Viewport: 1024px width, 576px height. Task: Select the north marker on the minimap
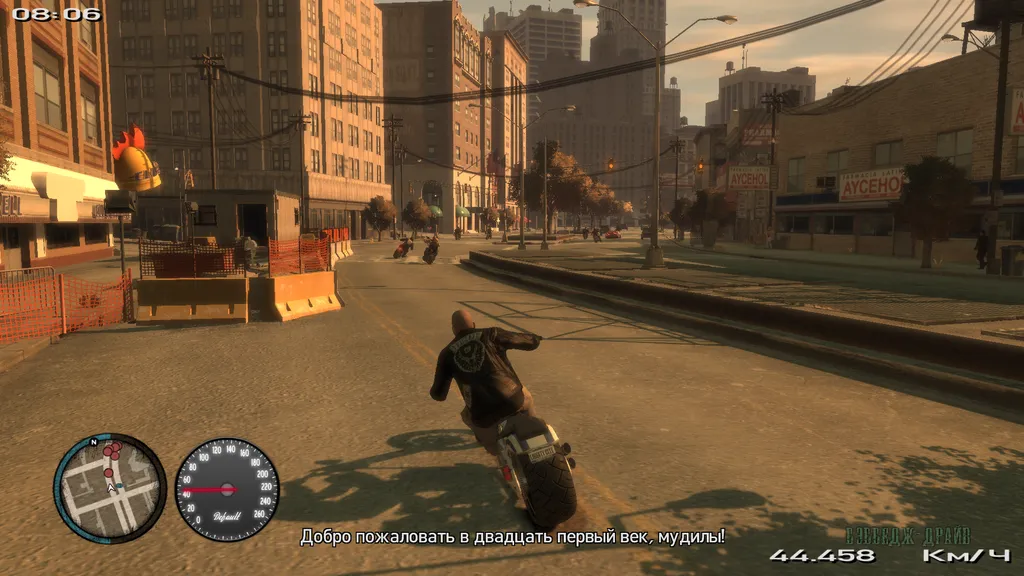(94, 441)
